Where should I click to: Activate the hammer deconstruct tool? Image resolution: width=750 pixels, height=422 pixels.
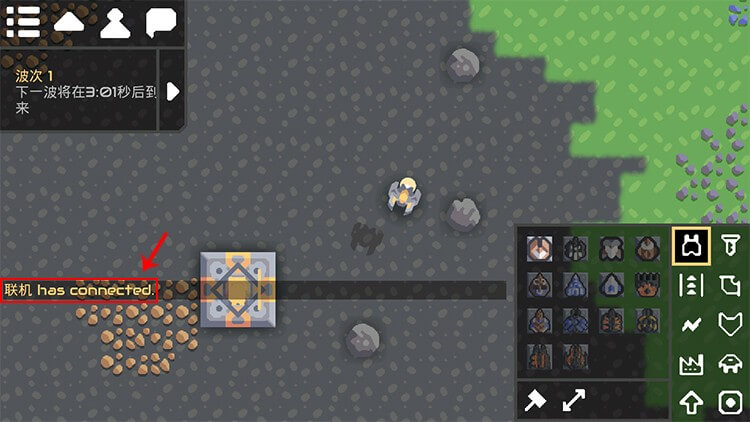coord(536,401)
